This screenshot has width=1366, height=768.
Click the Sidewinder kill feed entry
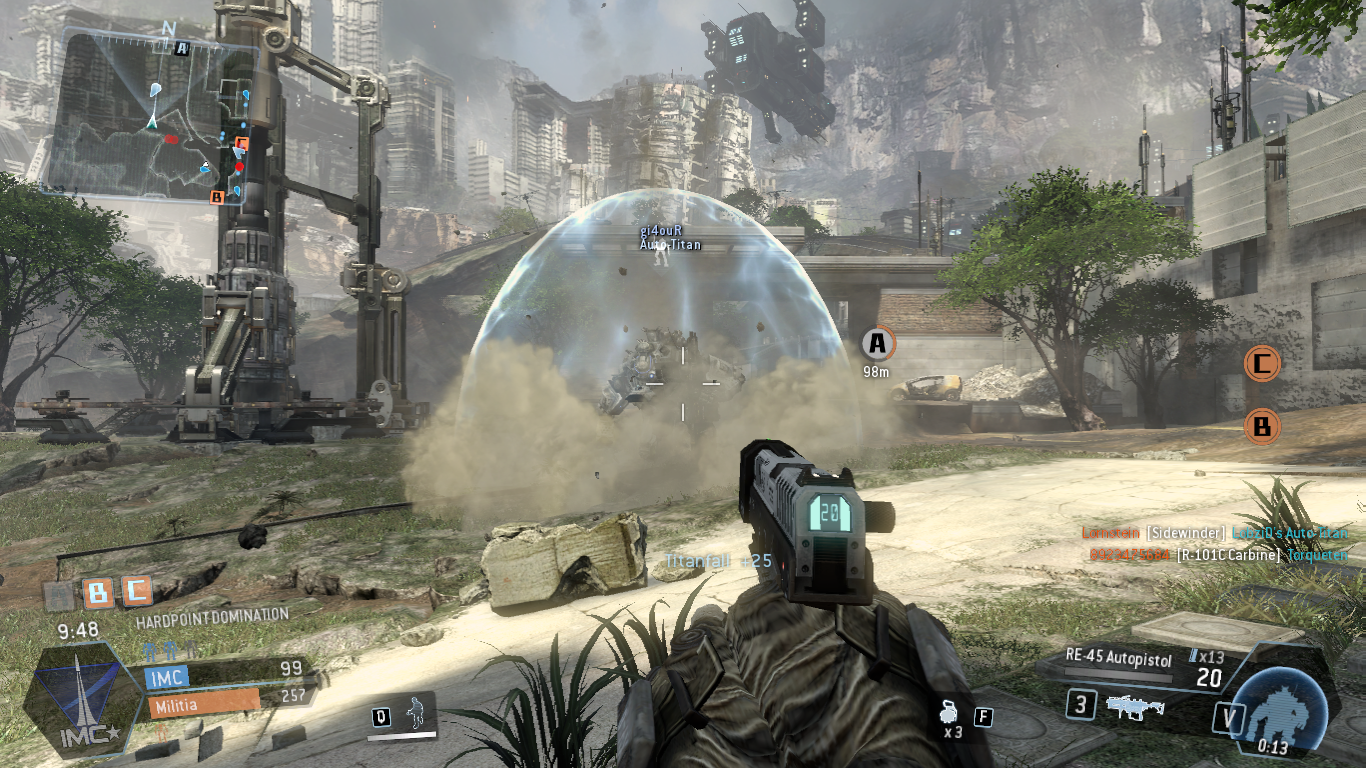coord(1216,534)
